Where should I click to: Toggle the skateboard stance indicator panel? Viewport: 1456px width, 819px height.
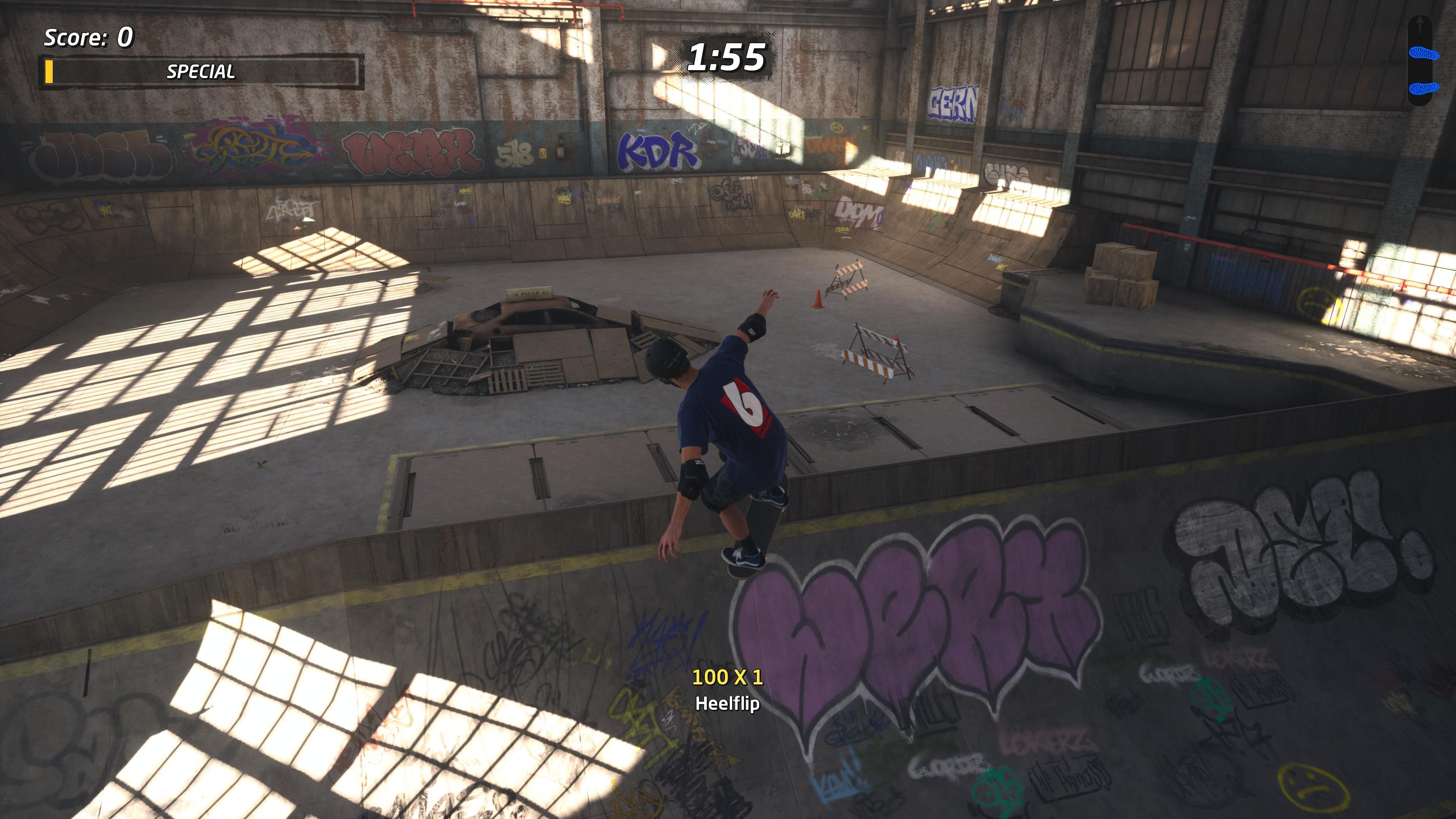point(1420,60)
